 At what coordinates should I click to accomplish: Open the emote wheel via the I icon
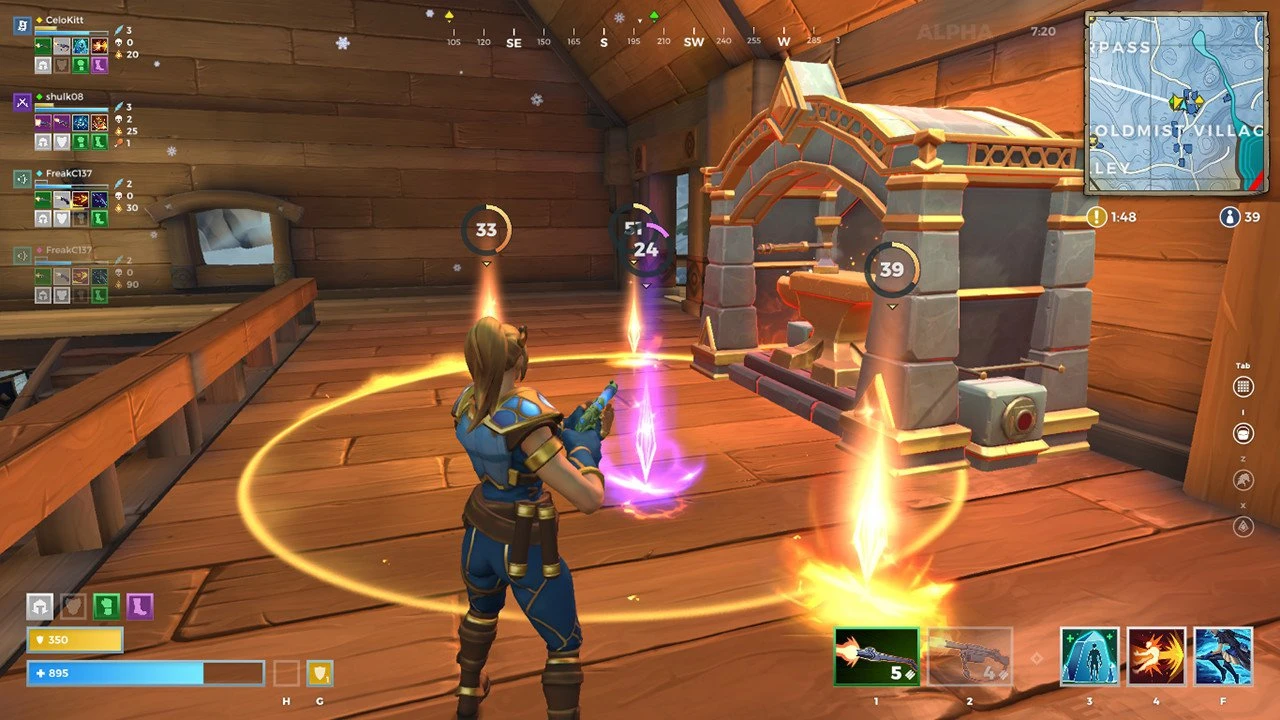pos(1243,433)
